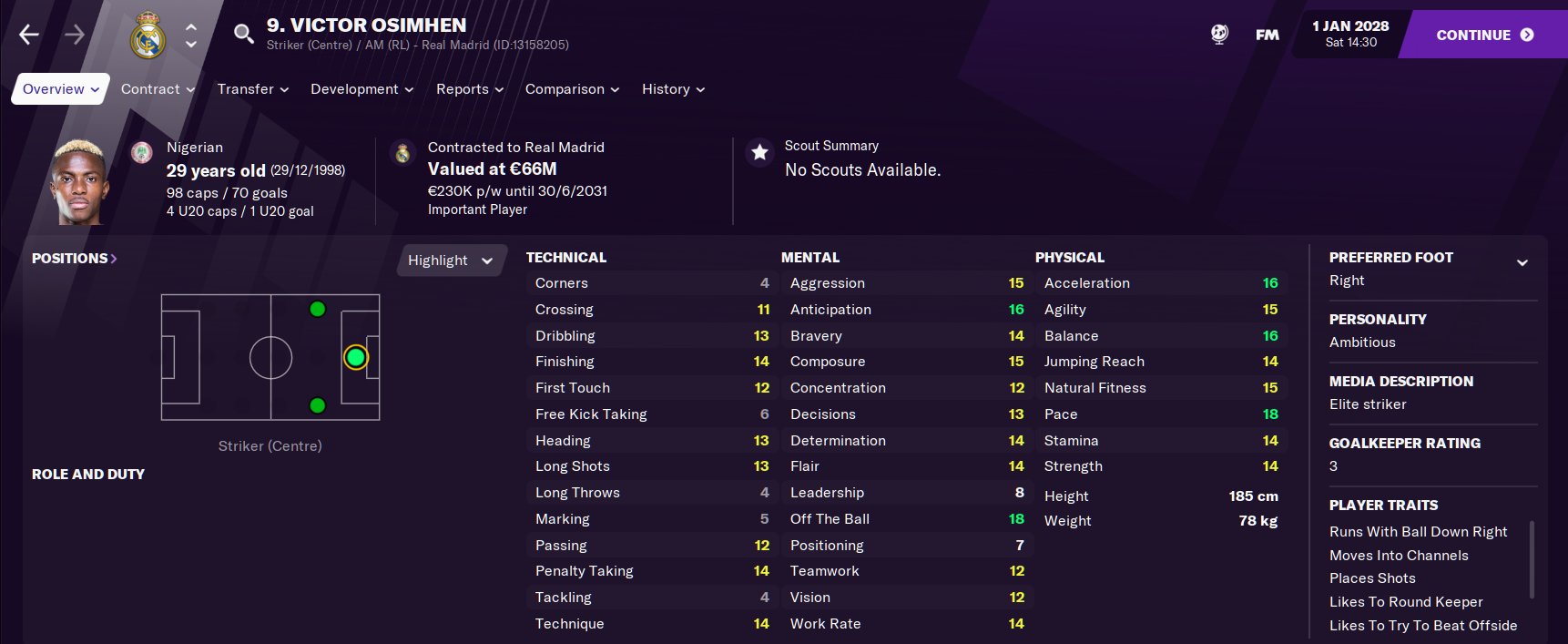Expand the Preferred Foot panel chevron
1568x644 pixels.
click(1522, 263)
